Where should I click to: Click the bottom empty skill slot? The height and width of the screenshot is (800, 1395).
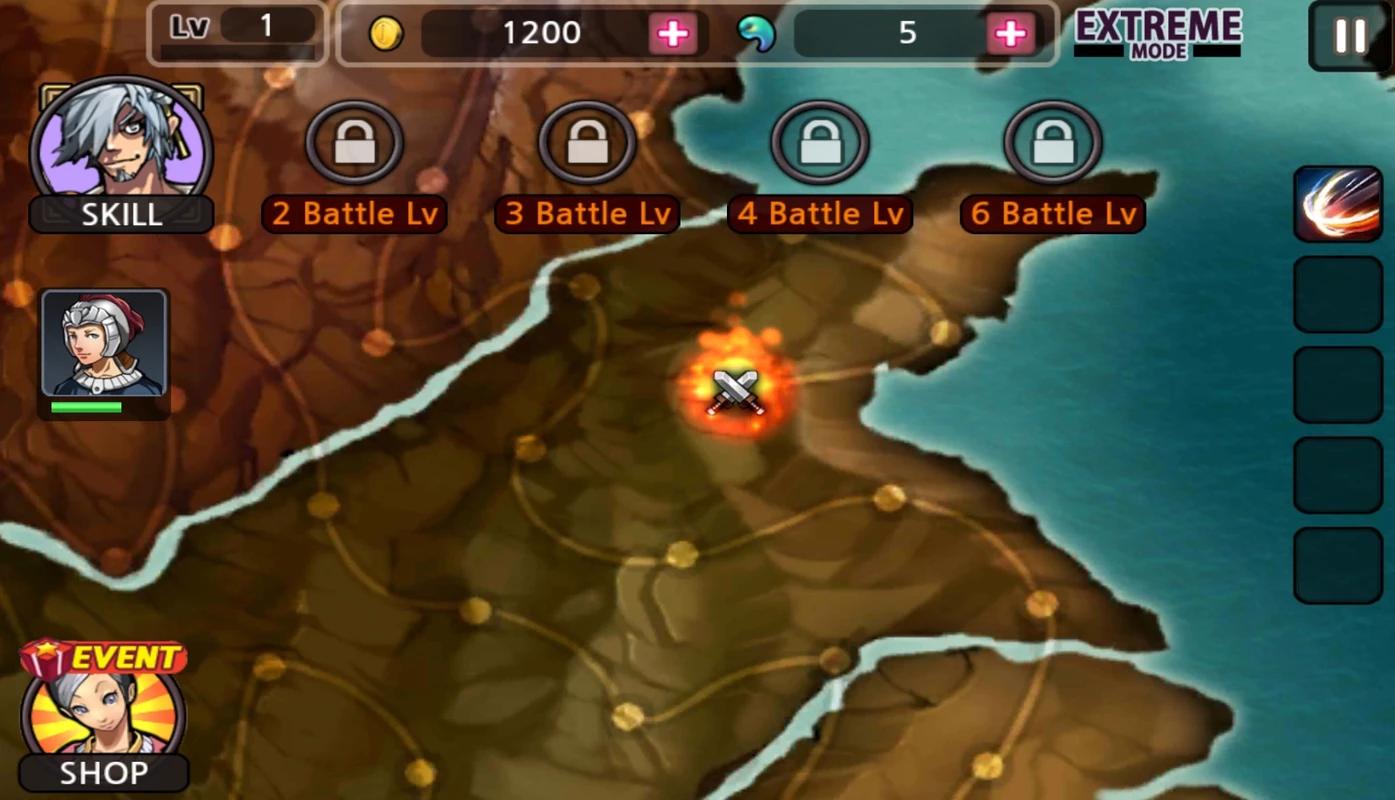1337,565
